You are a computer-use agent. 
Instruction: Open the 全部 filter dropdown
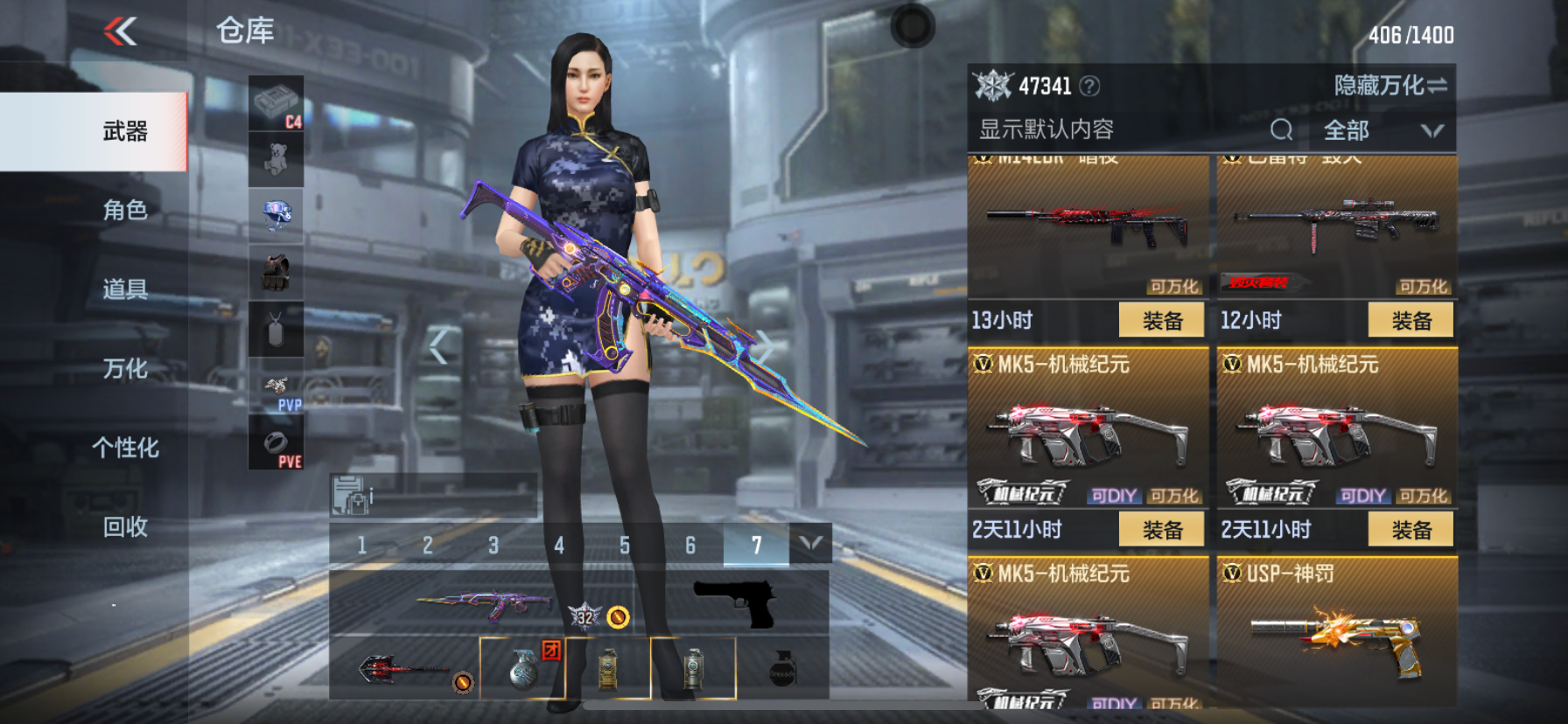tap(1382, 131)
